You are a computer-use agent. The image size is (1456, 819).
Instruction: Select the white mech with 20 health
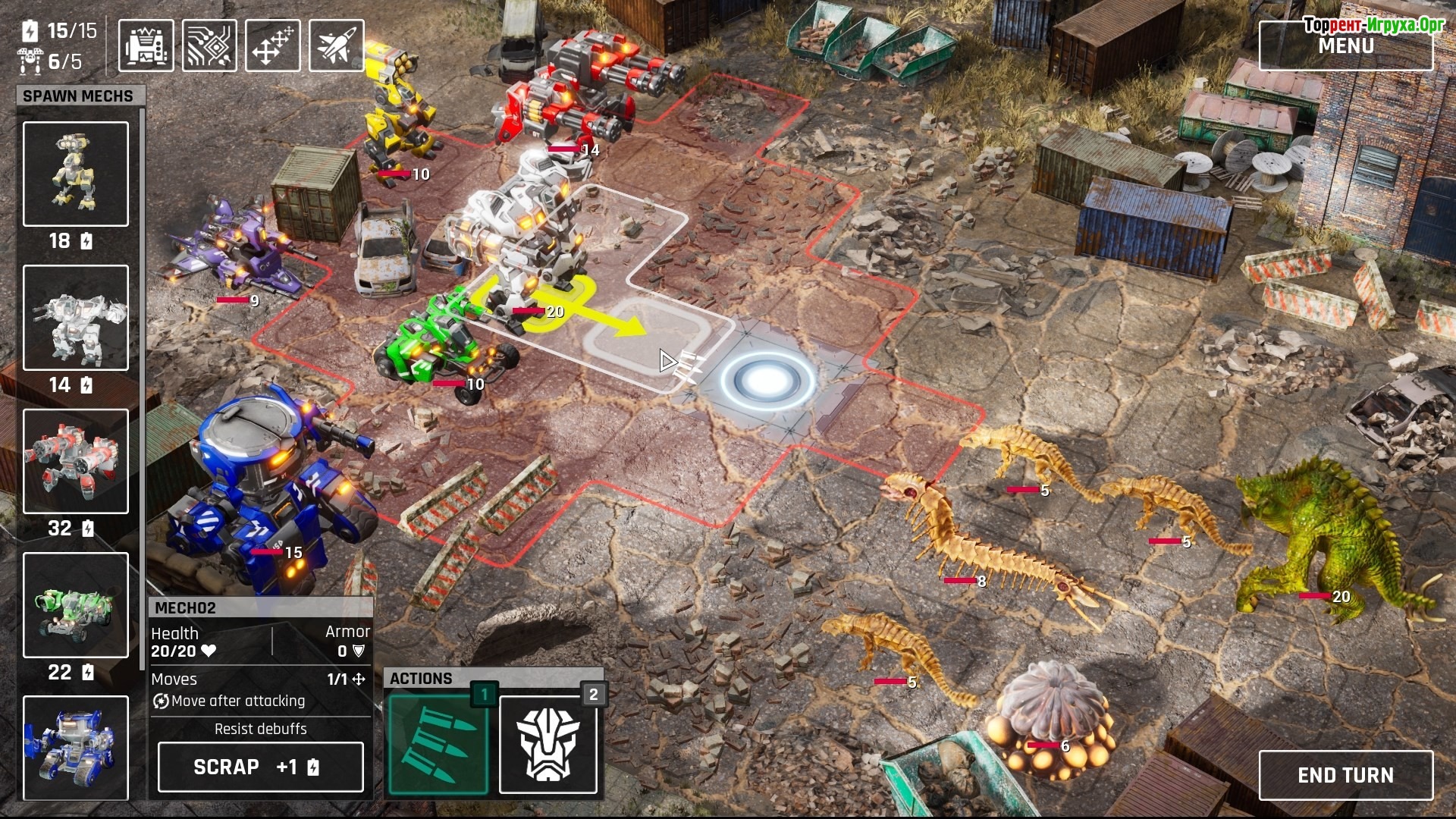point(523,235)
